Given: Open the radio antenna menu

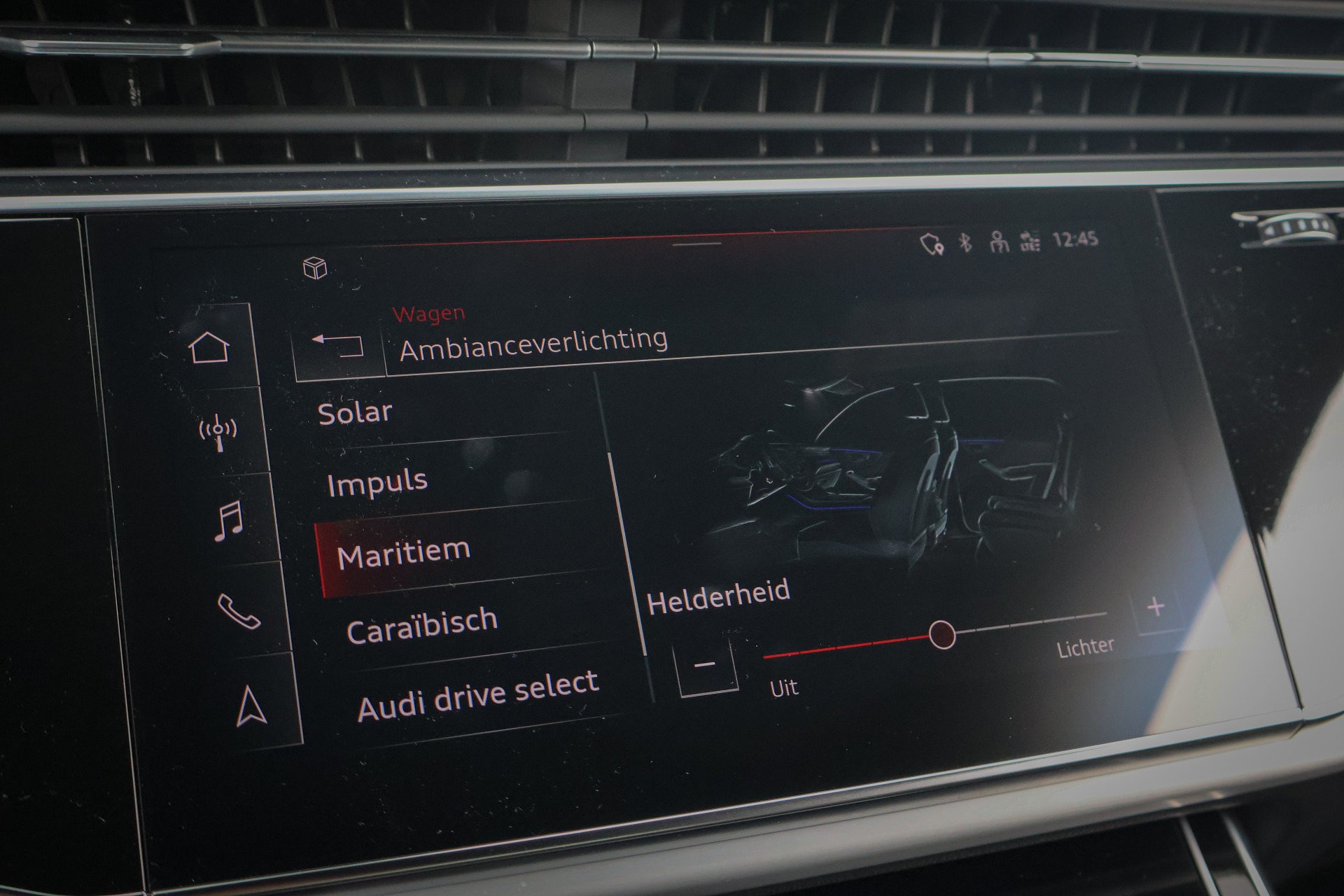Looking at the screenshot, I should (218, 432).
